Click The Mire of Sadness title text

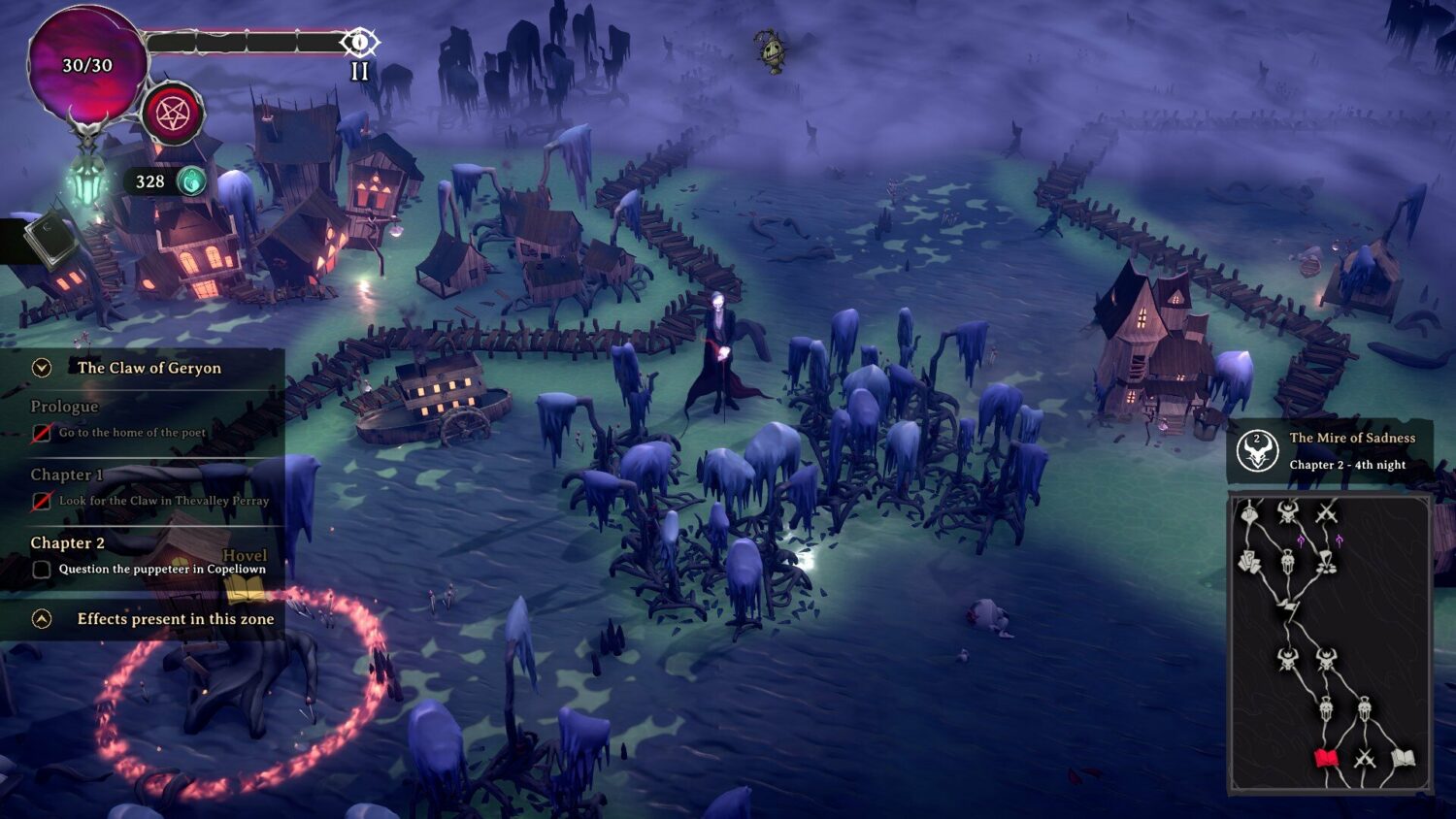(1351, 439)
